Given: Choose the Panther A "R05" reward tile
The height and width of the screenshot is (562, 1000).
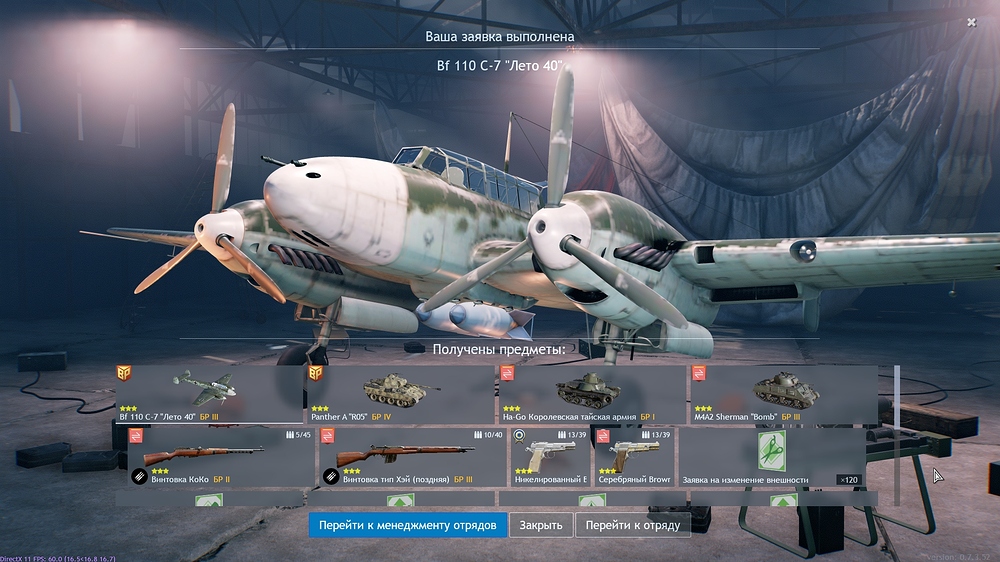Looking at the screenshot, I should tap(399, 394).
